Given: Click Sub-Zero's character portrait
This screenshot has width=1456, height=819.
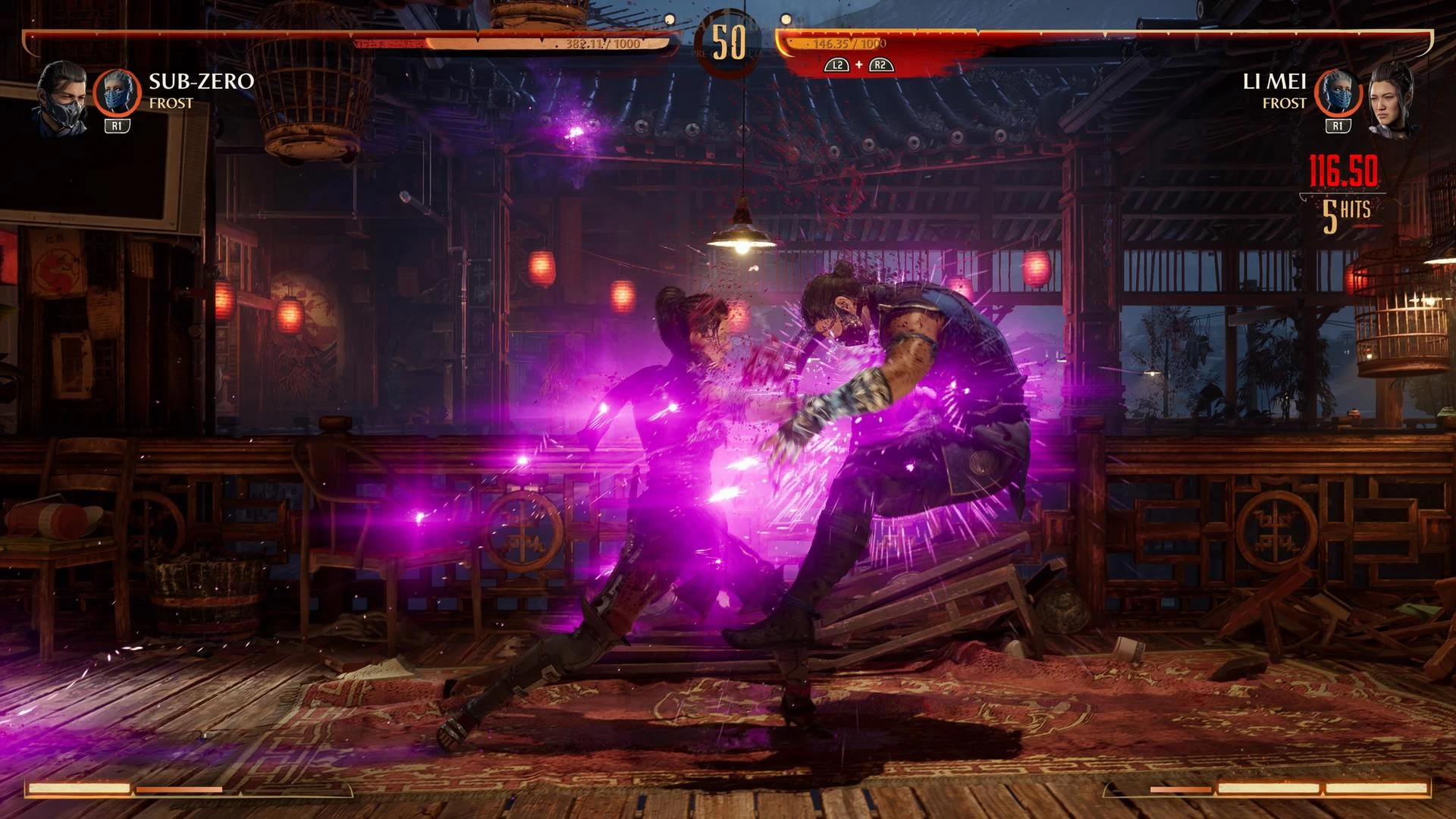Looking at the screenshot, I should [x=61, y=100].
